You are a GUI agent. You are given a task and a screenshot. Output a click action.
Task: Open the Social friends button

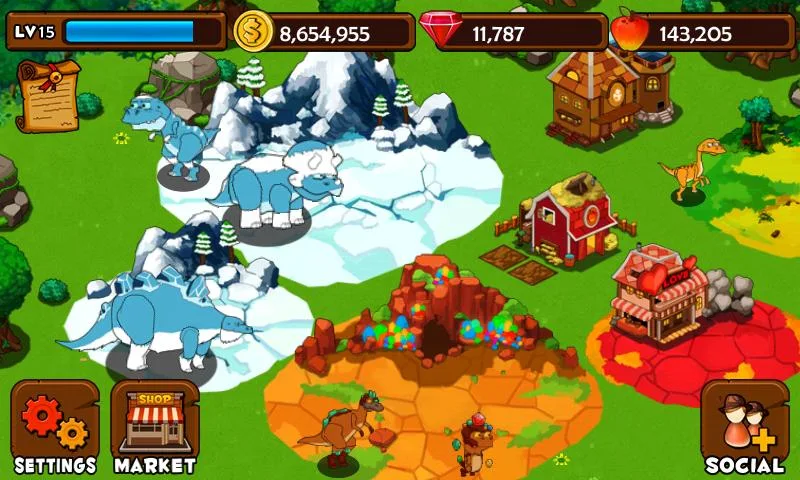point(744,427)
